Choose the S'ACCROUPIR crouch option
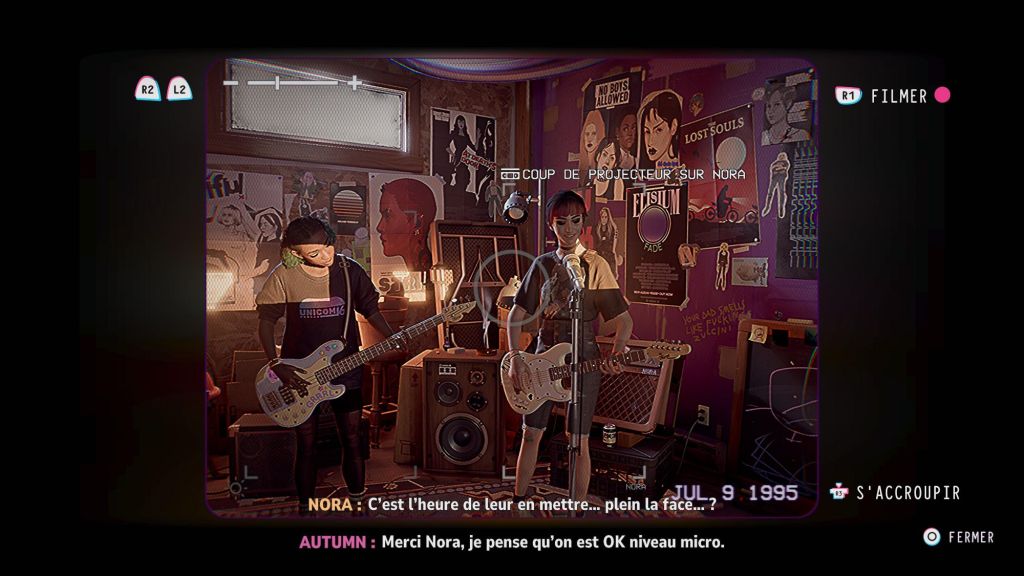1024x576 pixels. [x=906, y=493]
